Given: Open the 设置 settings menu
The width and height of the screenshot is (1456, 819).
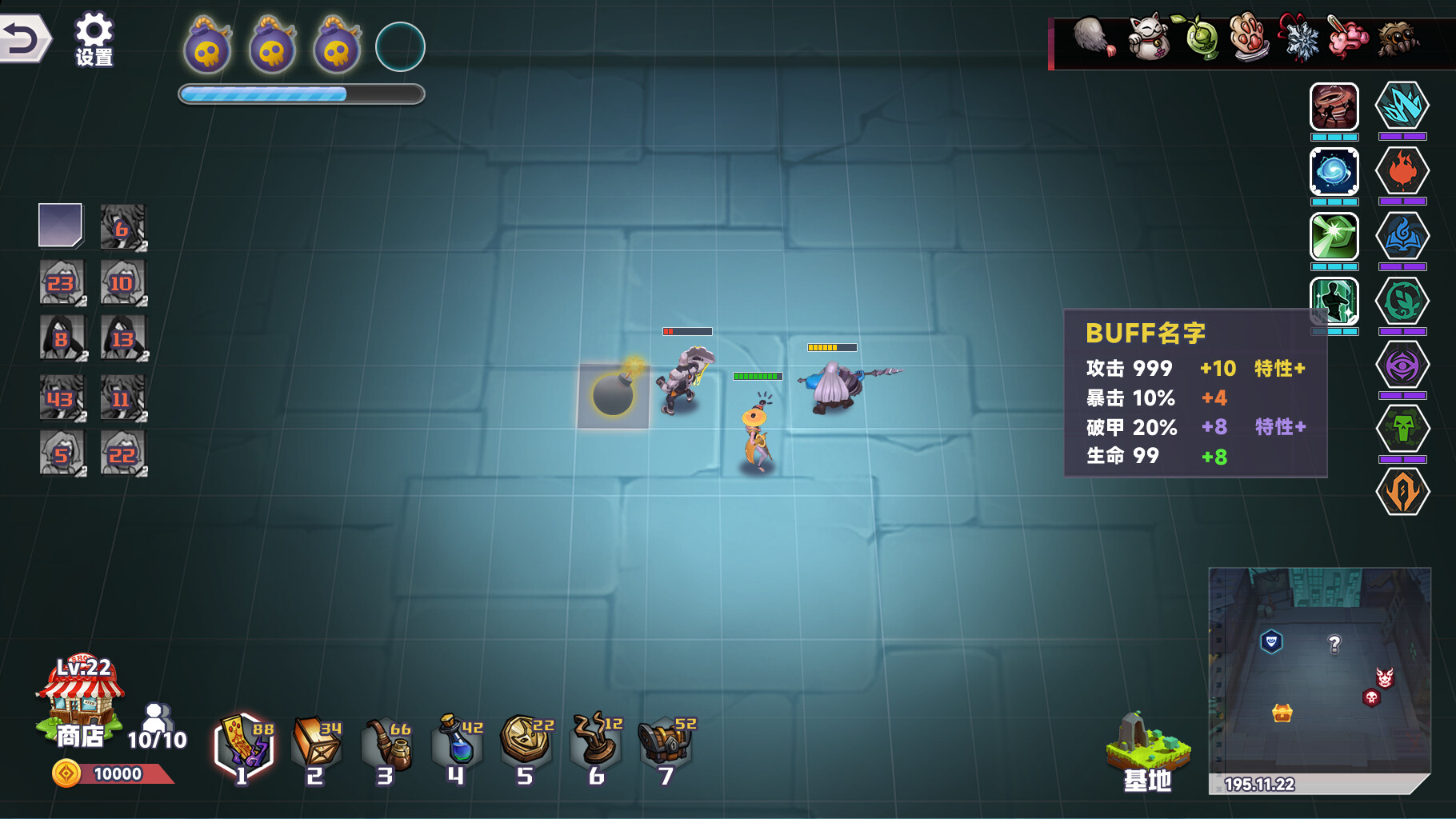Looking at the screenshot, I should (94, 35).
